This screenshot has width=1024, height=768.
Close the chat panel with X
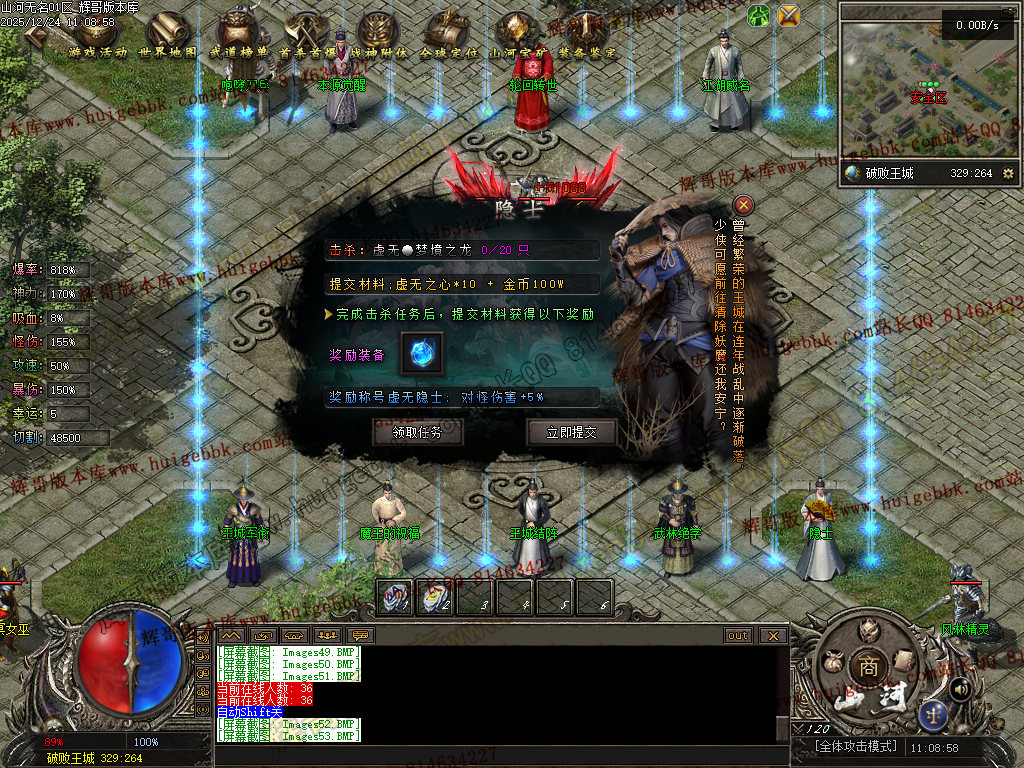click(773, 635)
